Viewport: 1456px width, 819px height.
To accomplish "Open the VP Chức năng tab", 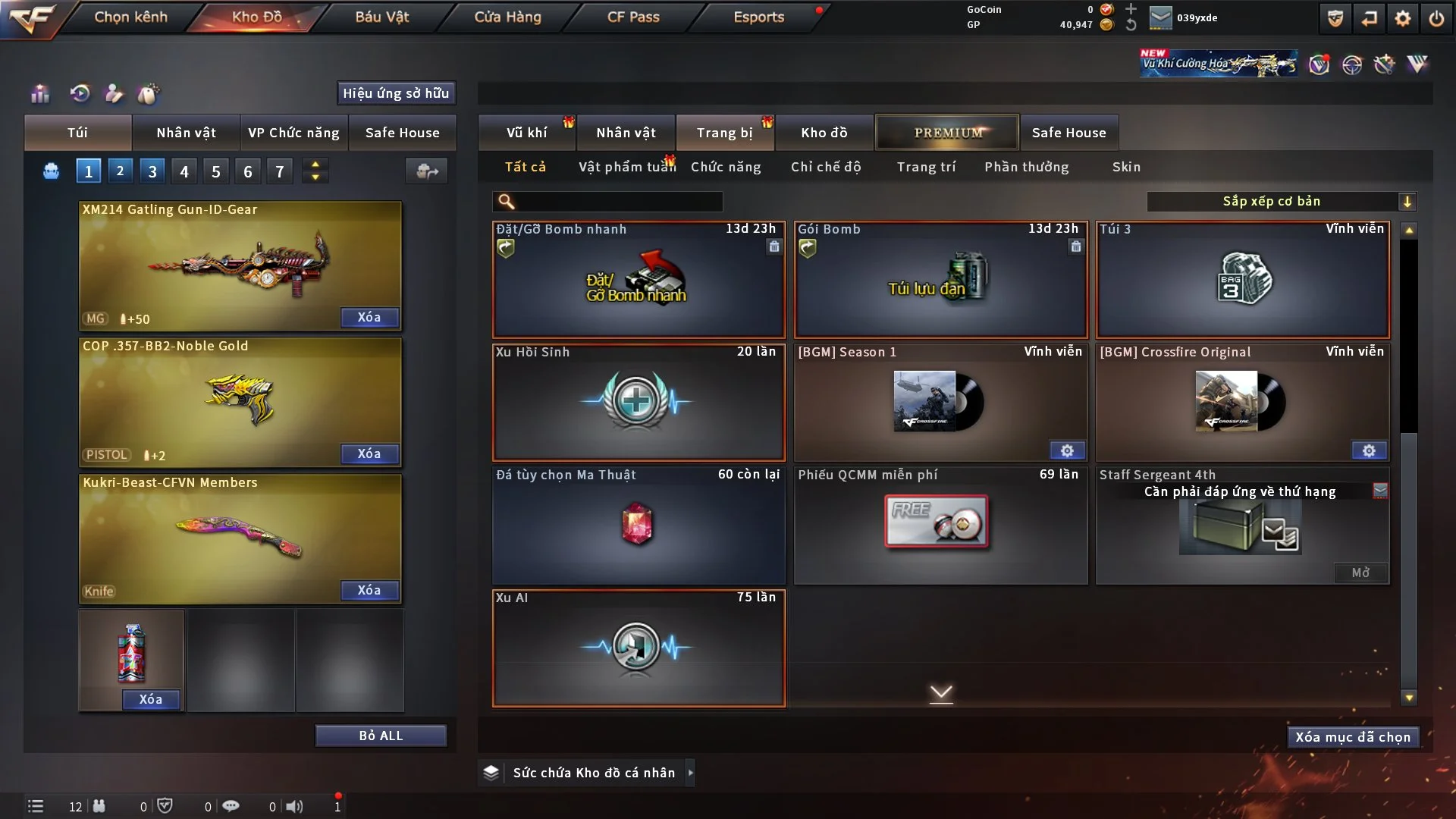I will [x=293, y=133].
